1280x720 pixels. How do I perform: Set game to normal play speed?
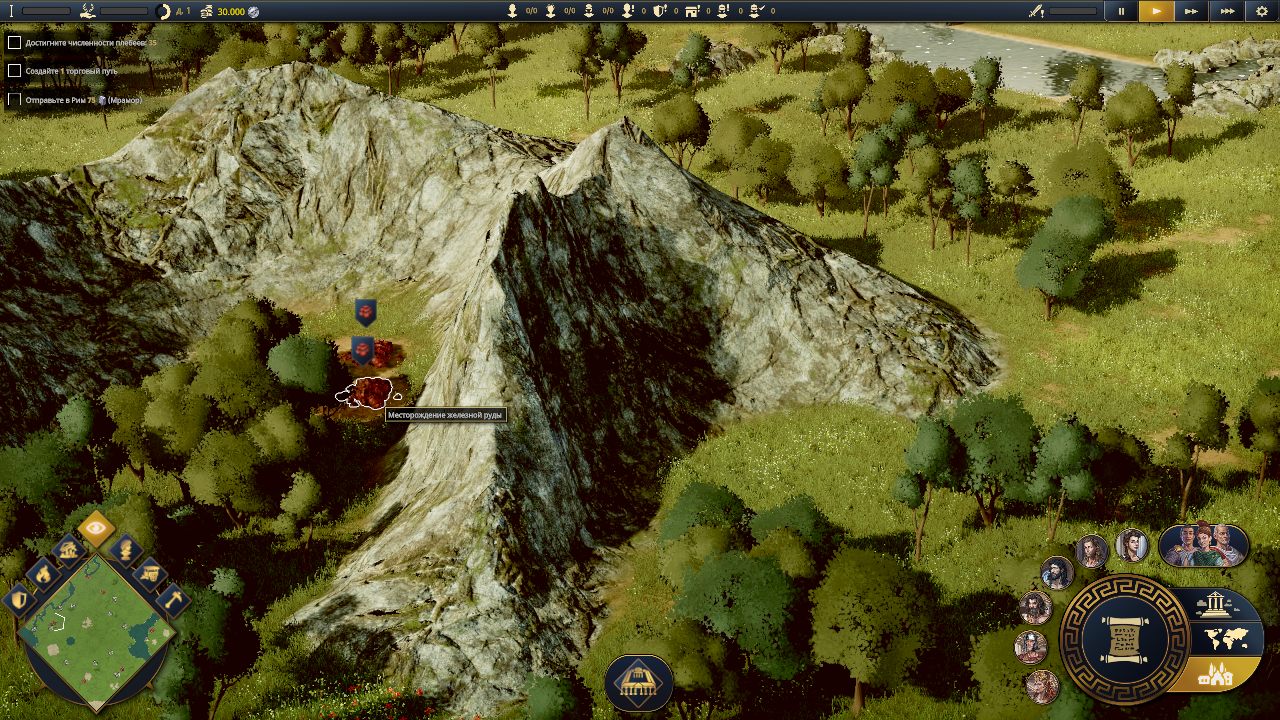tap(1156, 11)
